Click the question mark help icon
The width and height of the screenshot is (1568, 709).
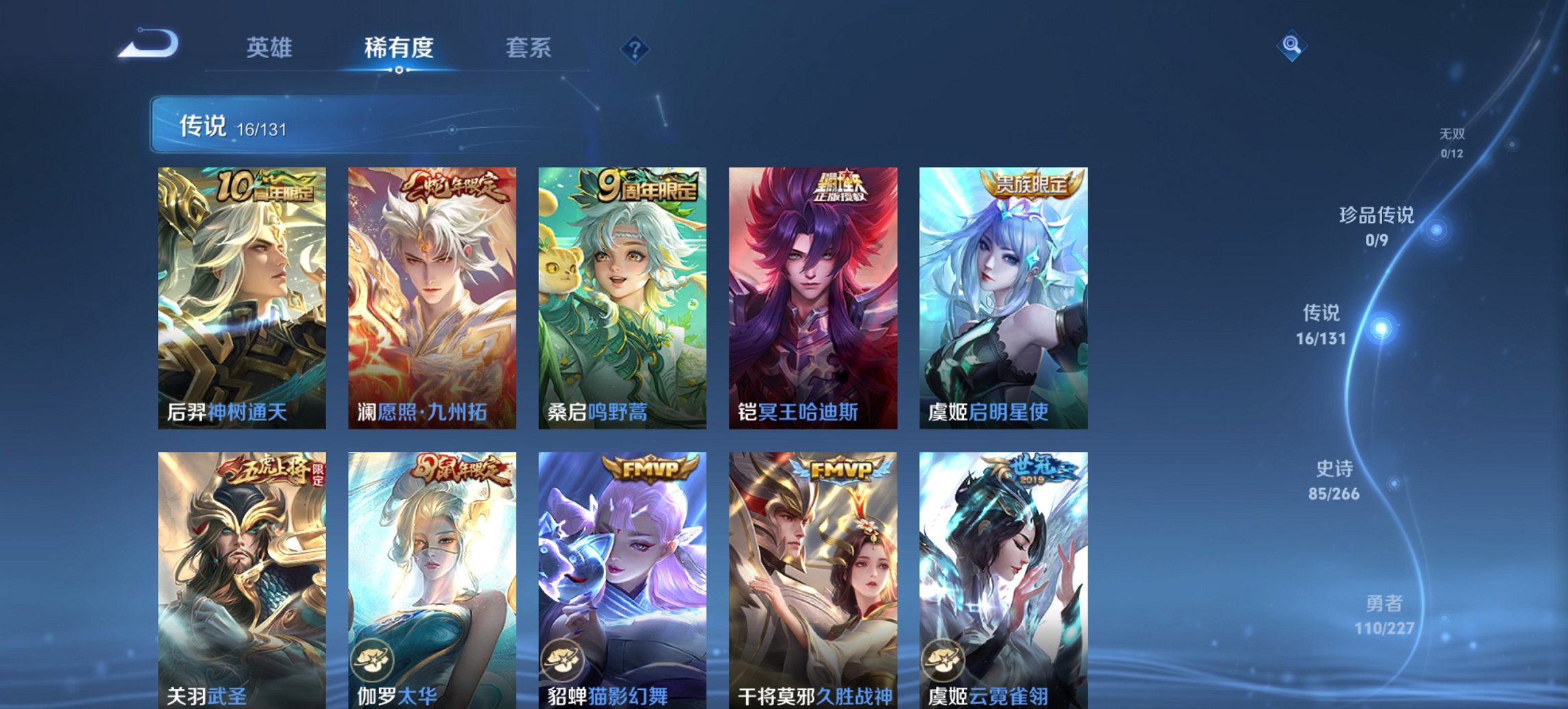coord(635,48)
